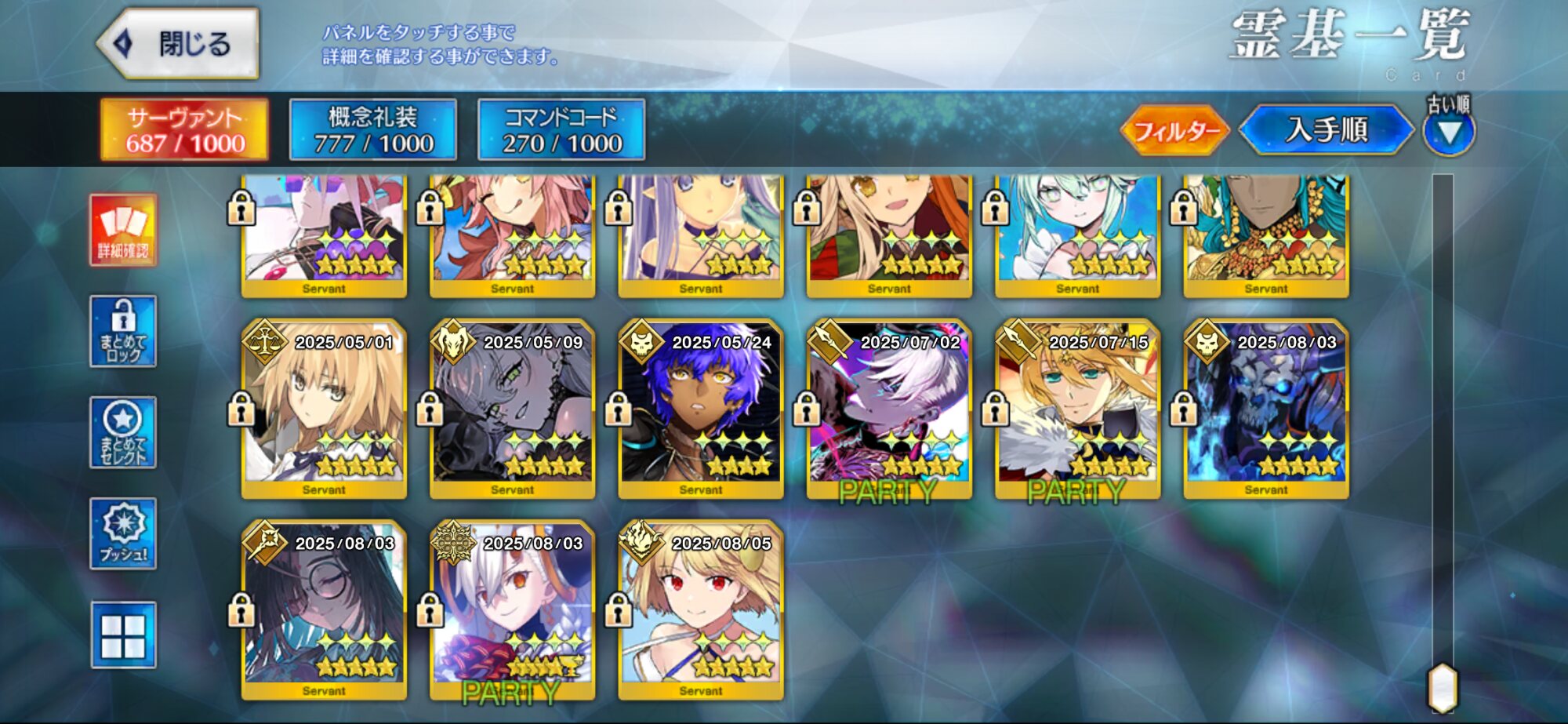Close the Spirit Origin list with 閉じる
The width and height of the screenshot is (1568, 724).
(x=179, y=44)
